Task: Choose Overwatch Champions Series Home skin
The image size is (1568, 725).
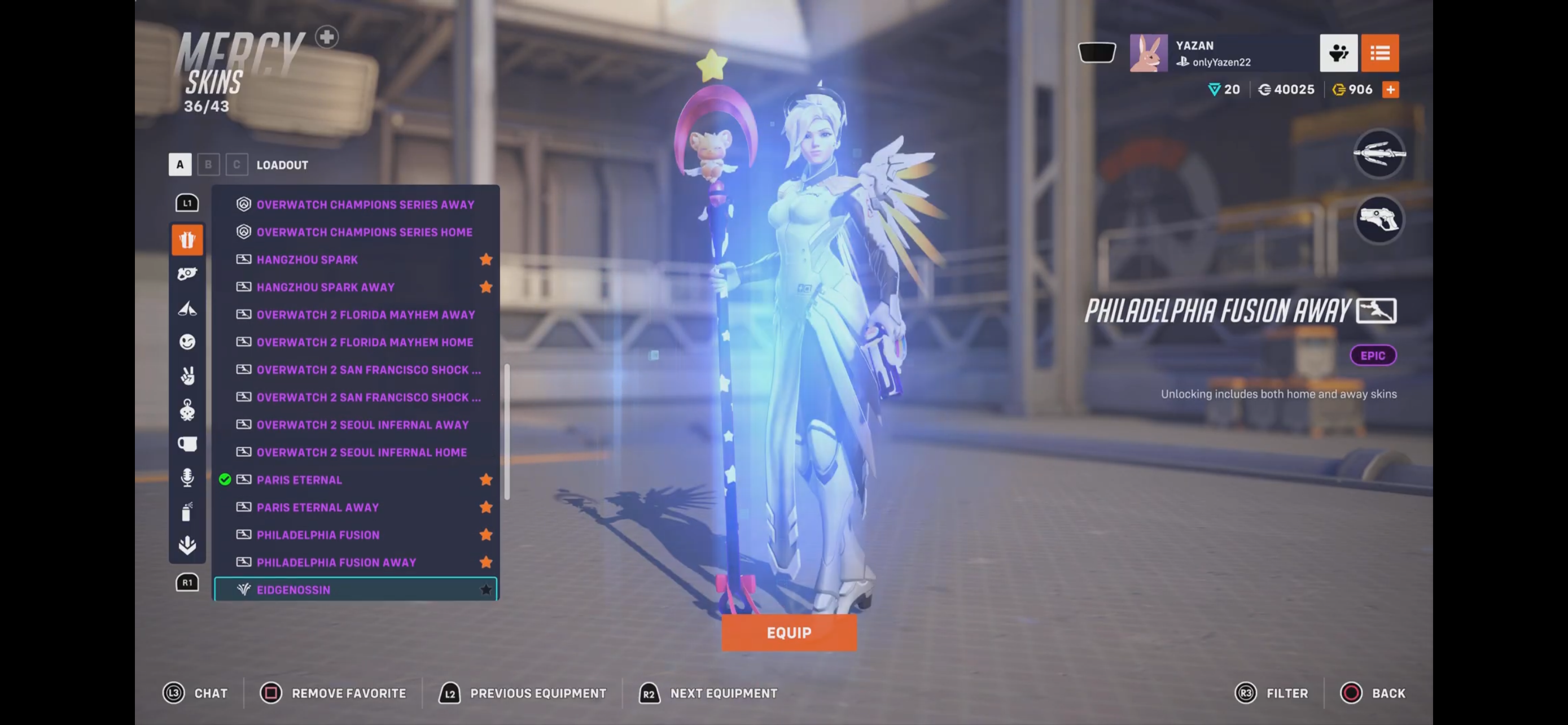Action: coord(364,232)
